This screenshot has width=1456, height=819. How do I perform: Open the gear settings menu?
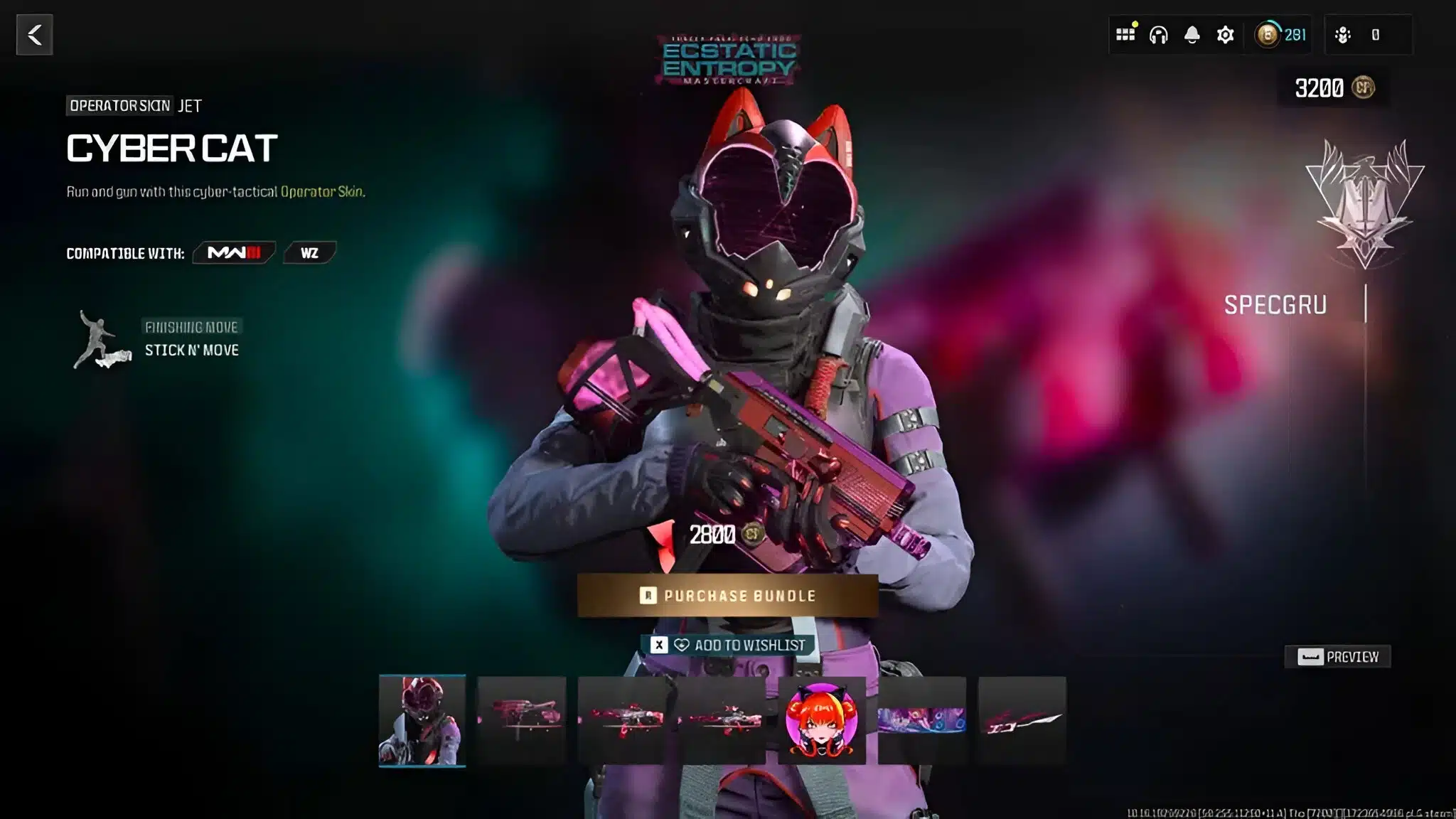(1225, 35)
